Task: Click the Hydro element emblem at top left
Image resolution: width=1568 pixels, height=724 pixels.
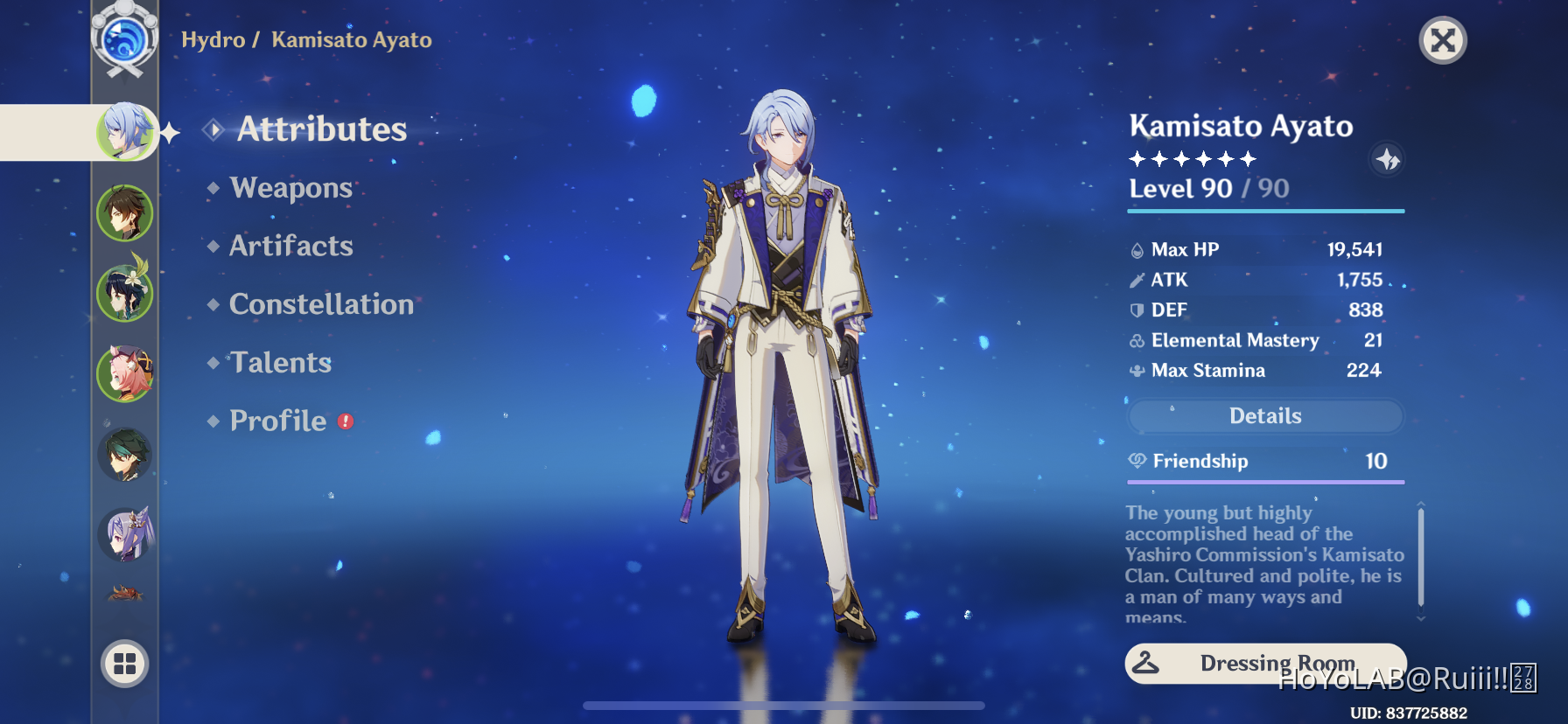Action: point(123,39)
